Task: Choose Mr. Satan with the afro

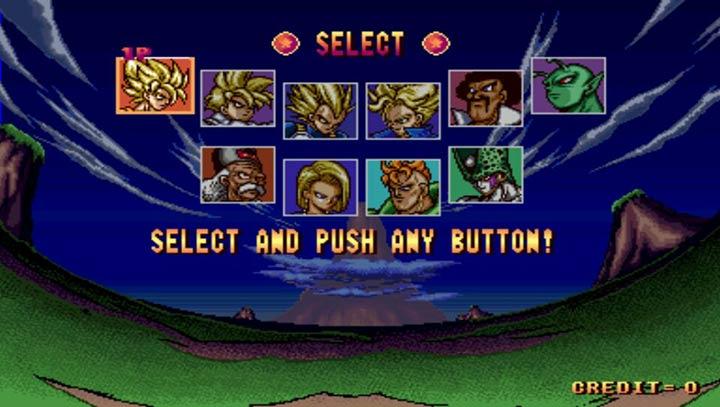Action: tap(485, 98)
